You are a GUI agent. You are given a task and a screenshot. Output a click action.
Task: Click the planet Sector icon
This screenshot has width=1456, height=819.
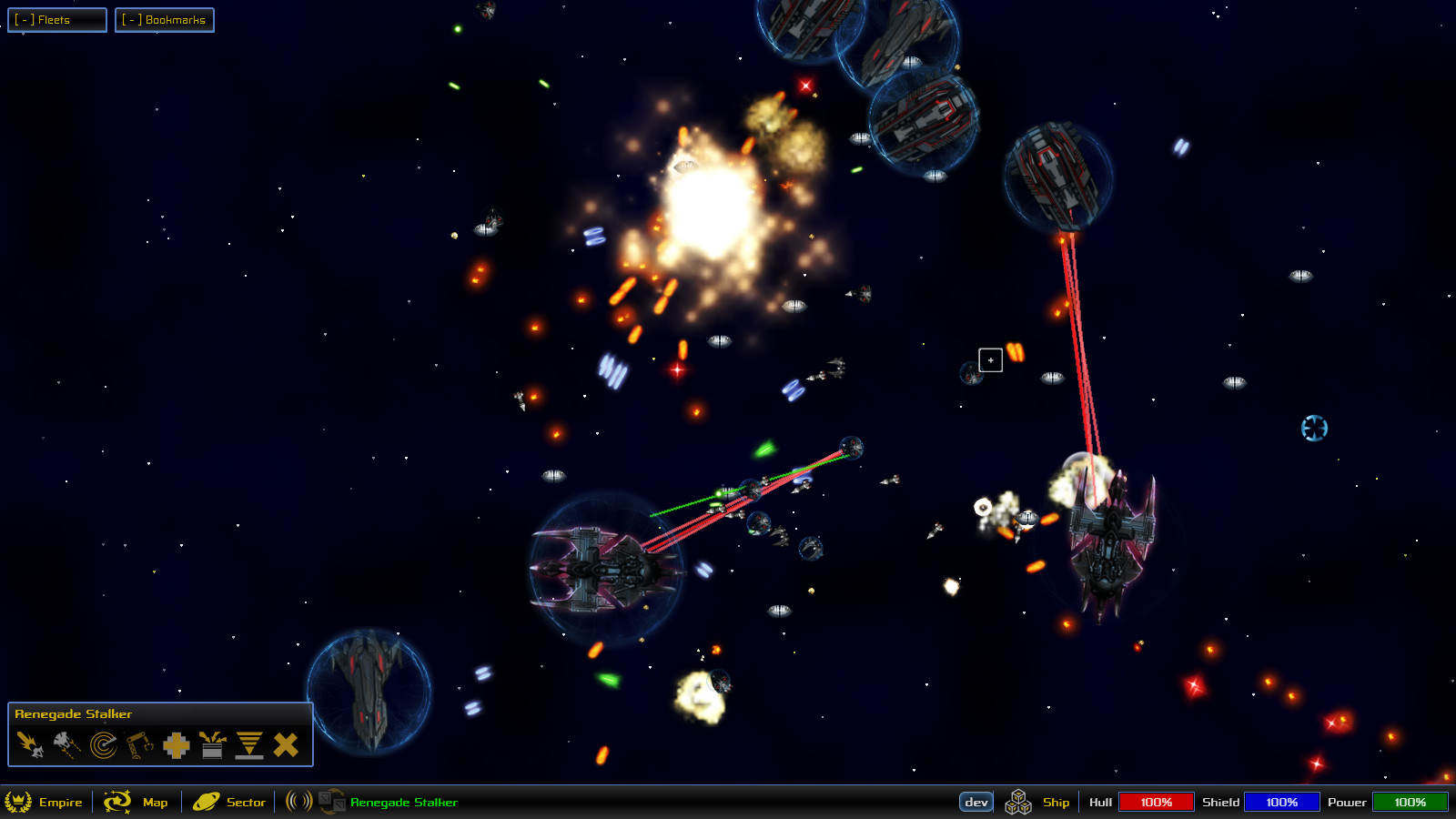tap(206, 803)
